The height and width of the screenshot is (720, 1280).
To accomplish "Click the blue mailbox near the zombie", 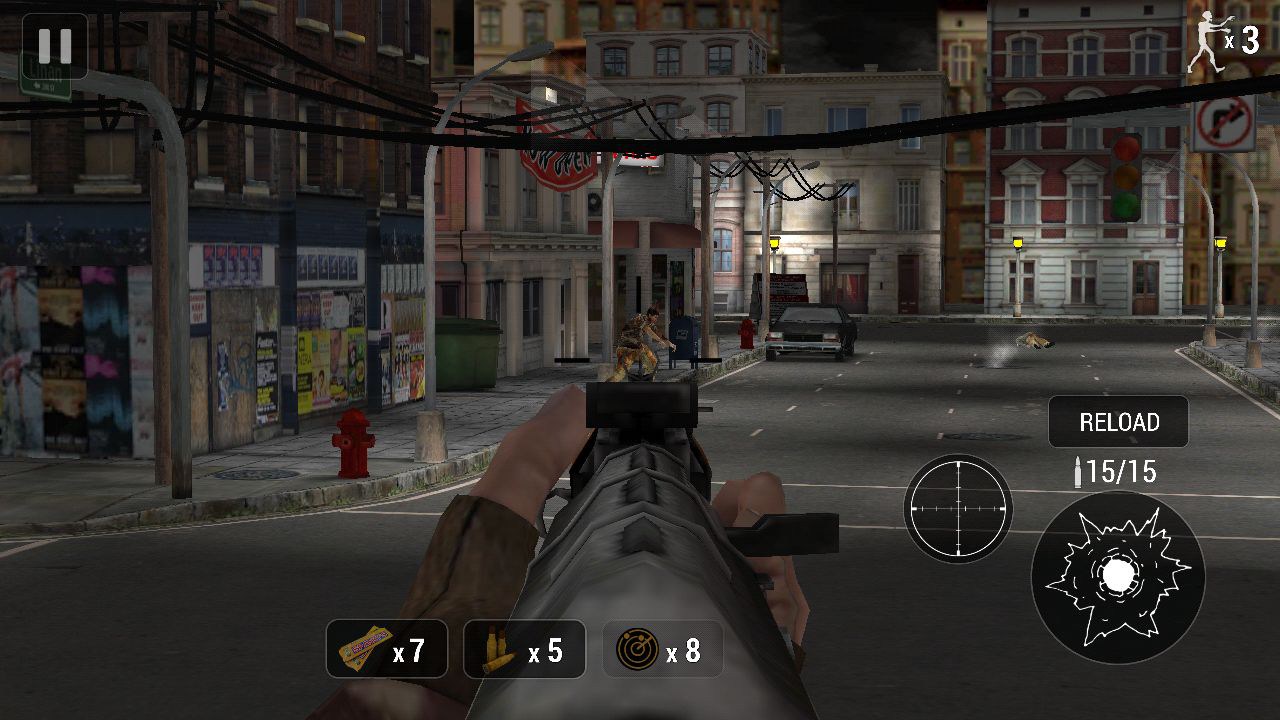I will [x=686, y=340].
